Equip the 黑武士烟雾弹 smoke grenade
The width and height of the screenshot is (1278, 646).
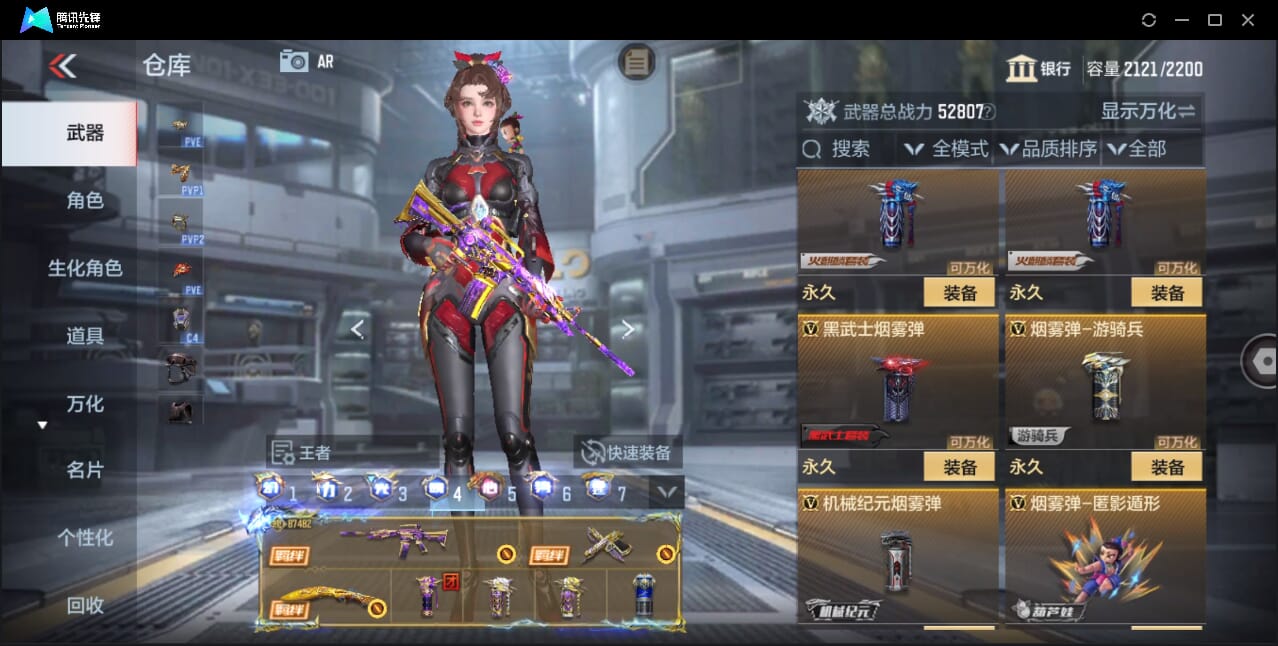coord(959,467)
